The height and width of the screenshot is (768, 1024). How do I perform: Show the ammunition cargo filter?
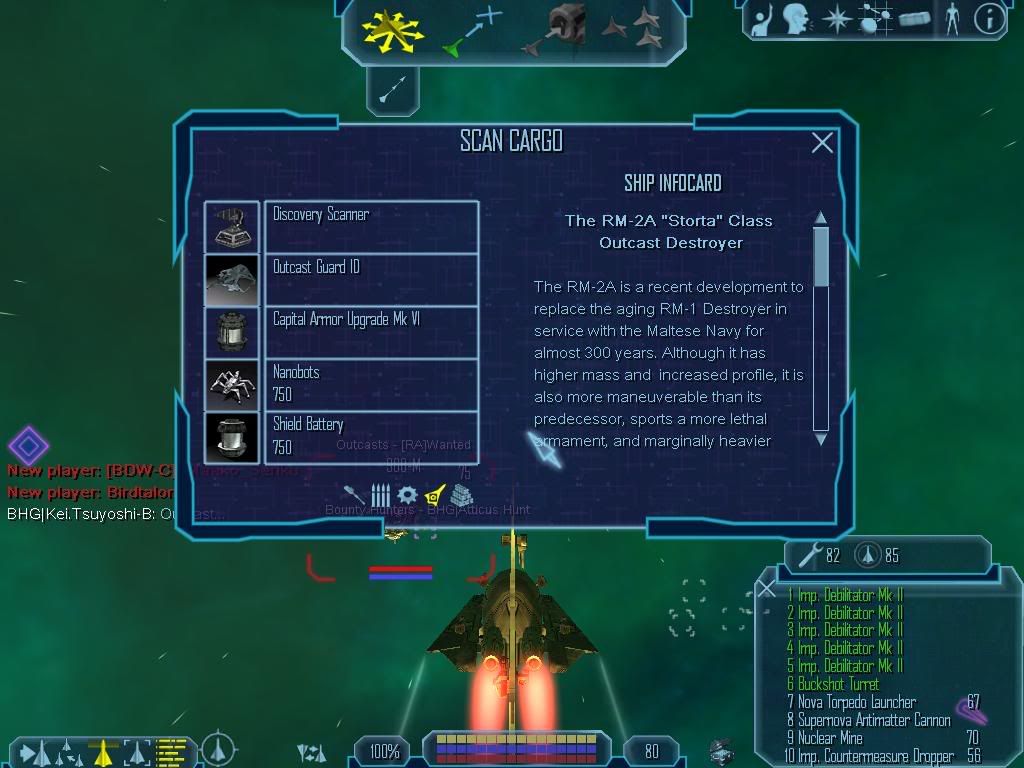pyautogui.click(x=381, y=495)
